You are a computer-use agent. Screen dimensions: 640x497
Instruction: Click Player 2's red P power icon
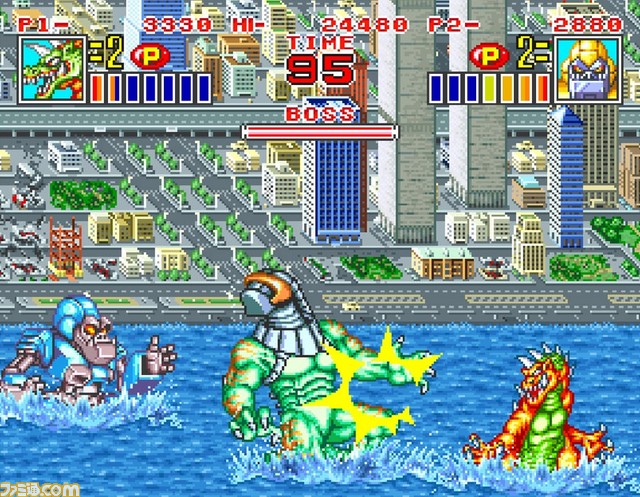[x=491, y=55]
